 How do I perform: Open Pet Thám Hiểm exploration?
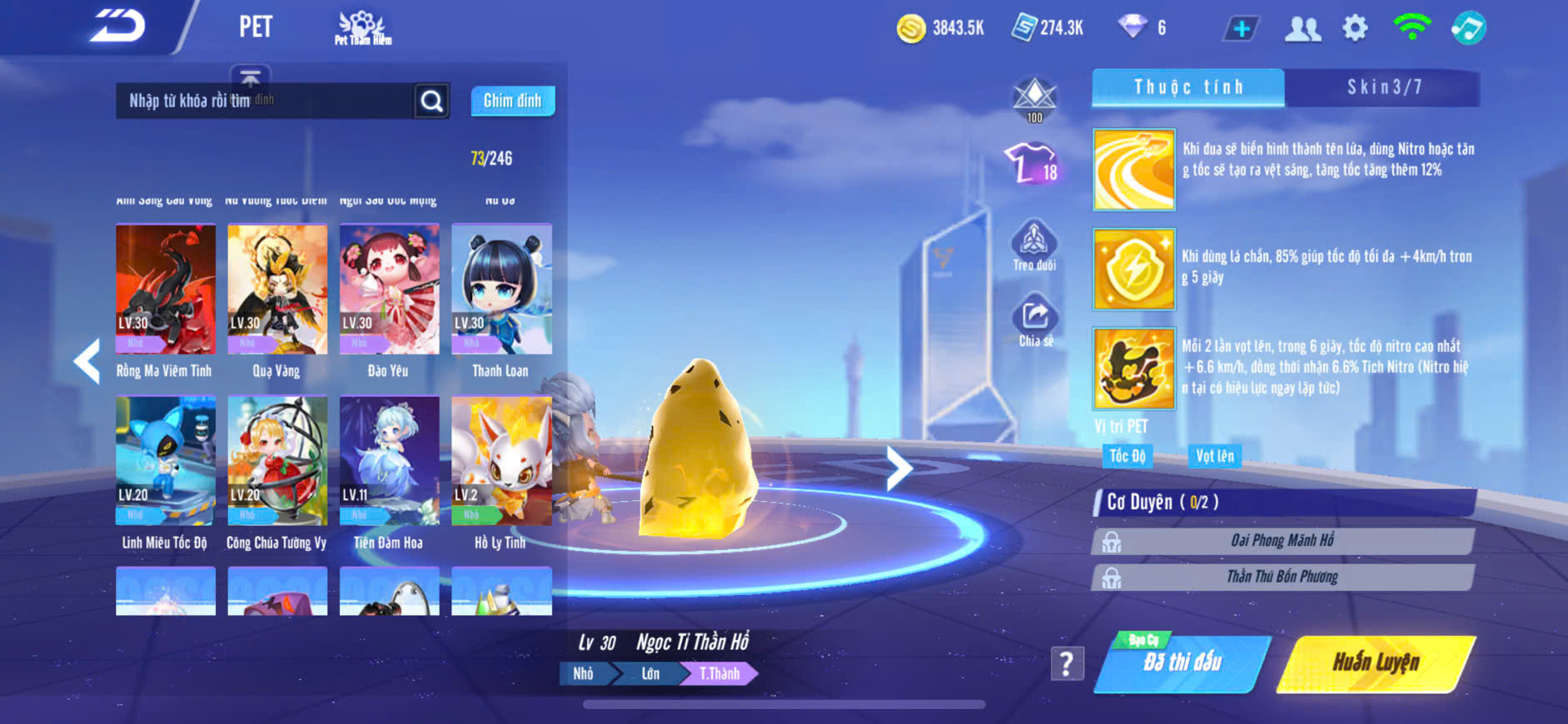(362, 28)
